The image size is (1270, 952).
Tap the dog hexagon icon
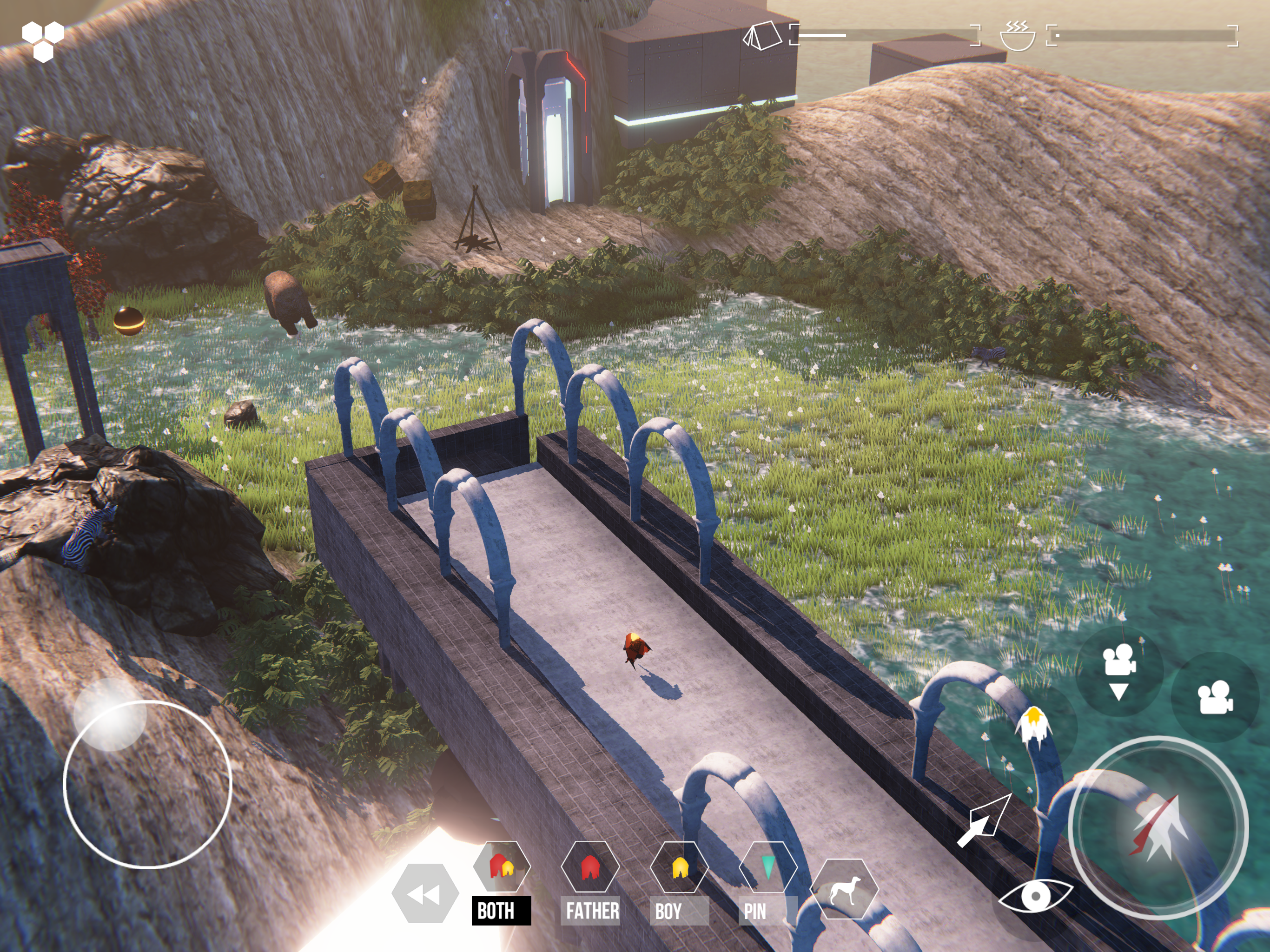tap(844, 889)
